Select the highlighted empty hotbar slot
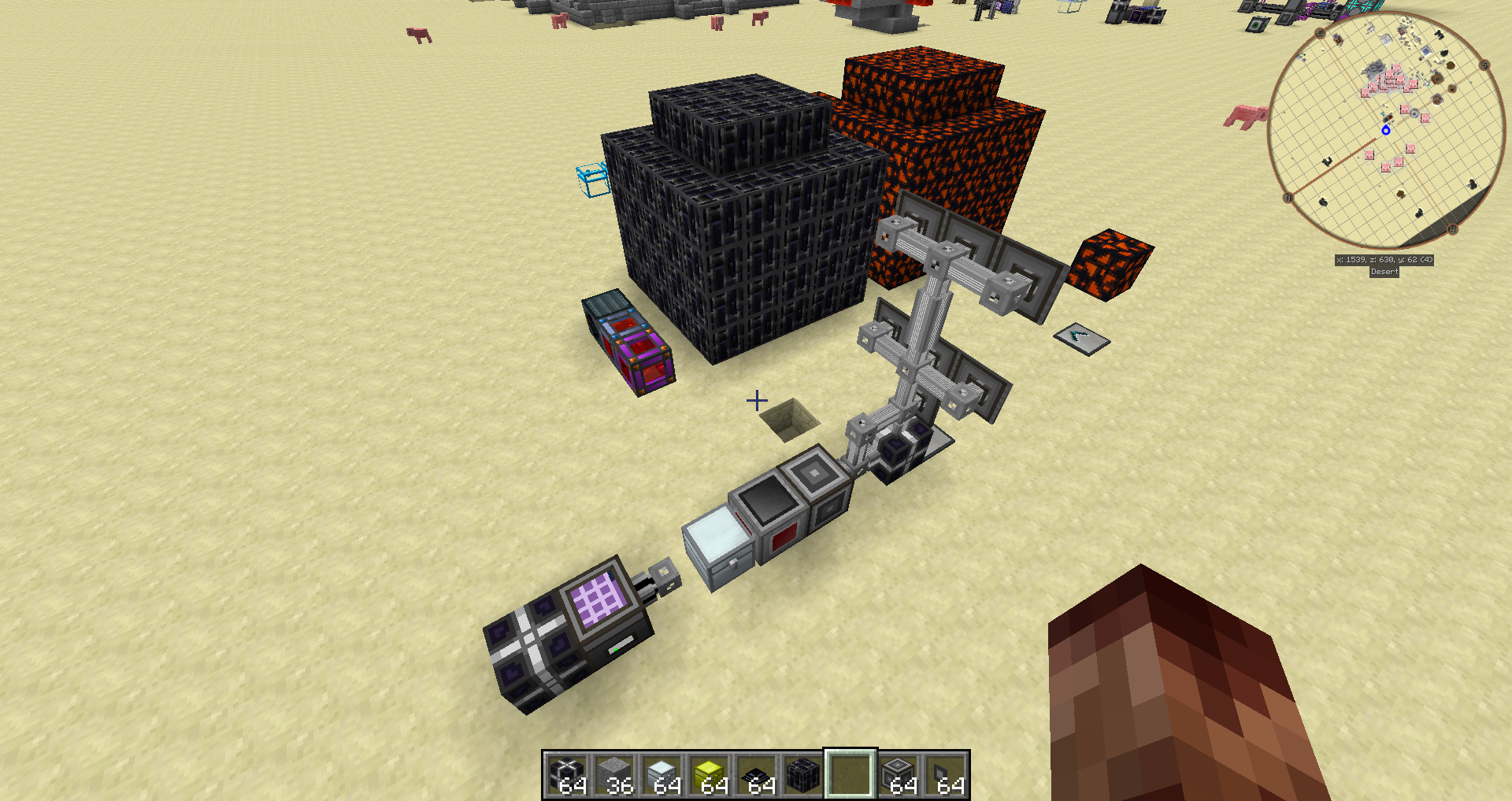Viewport: 1512px width, 801px height. click(850, 775)
